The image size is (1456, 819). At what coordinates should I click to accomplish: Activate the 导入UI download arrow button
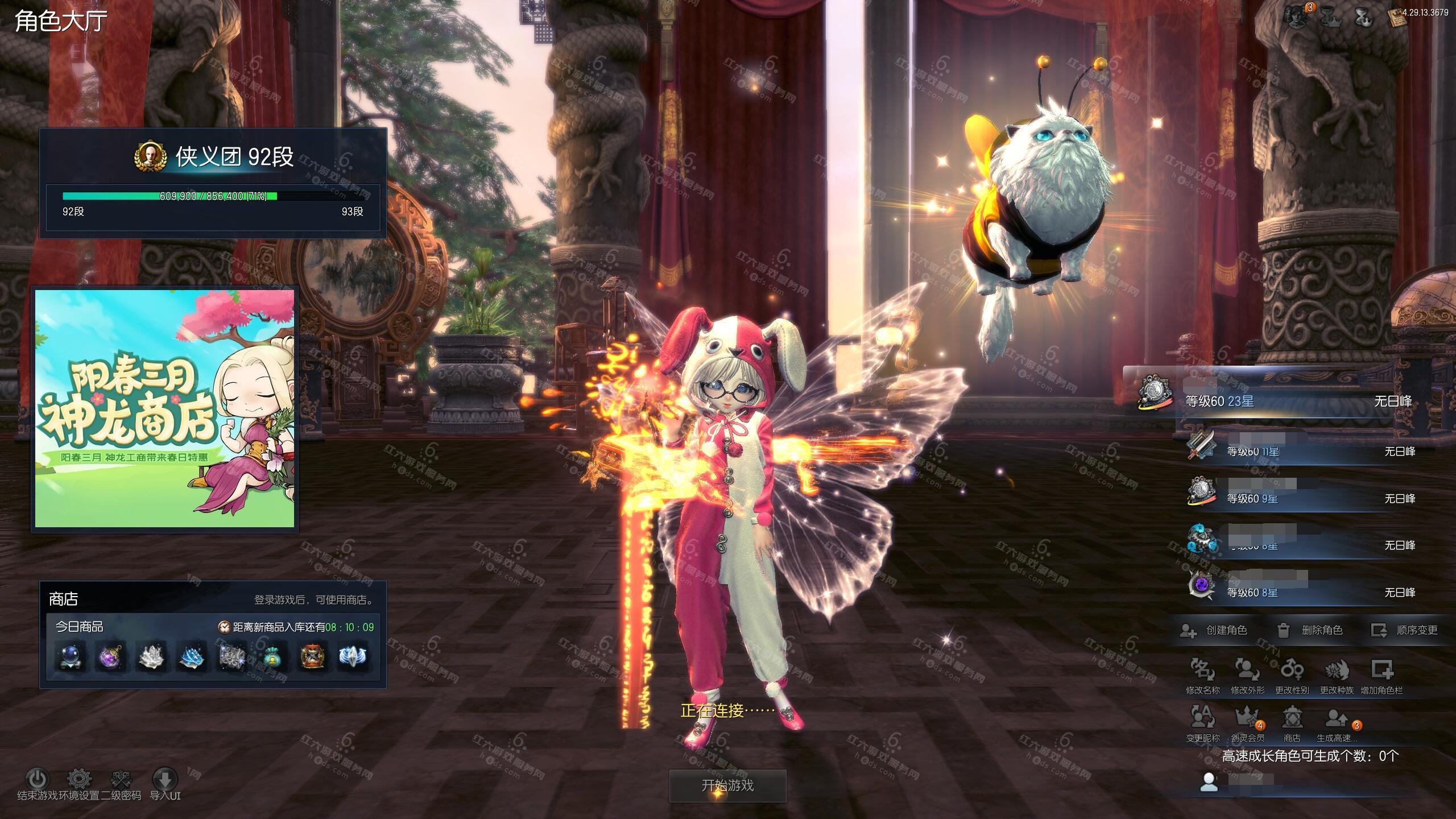point(165,779)
